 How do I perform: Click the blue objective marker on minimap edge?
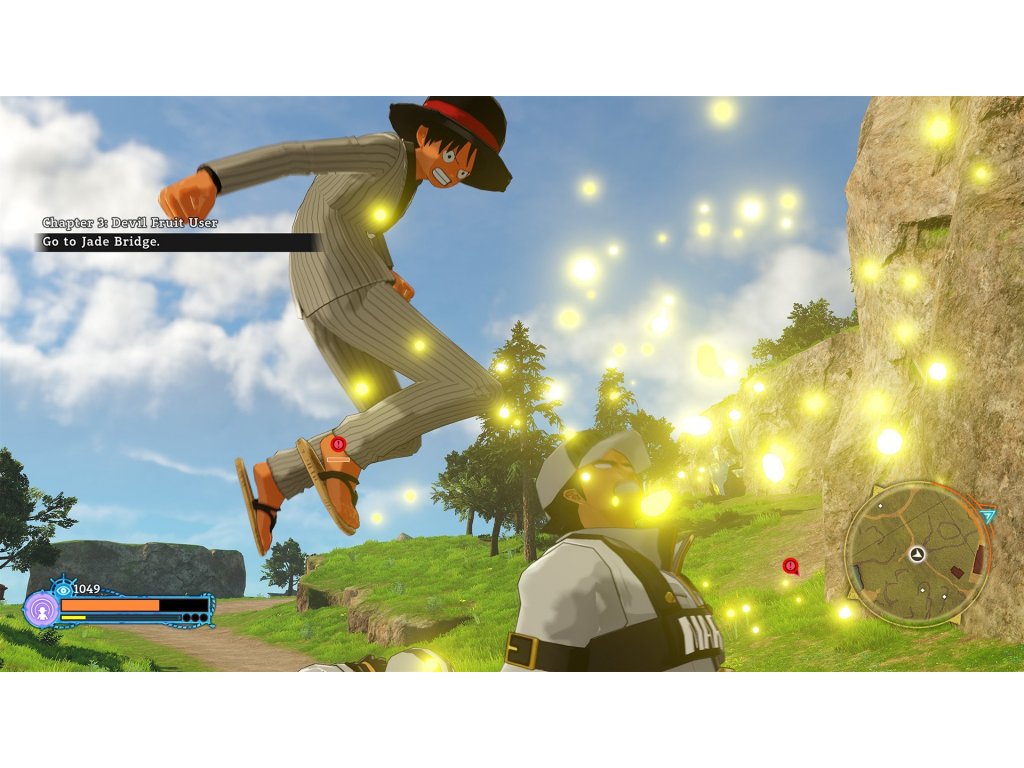[x=988, y=516]
